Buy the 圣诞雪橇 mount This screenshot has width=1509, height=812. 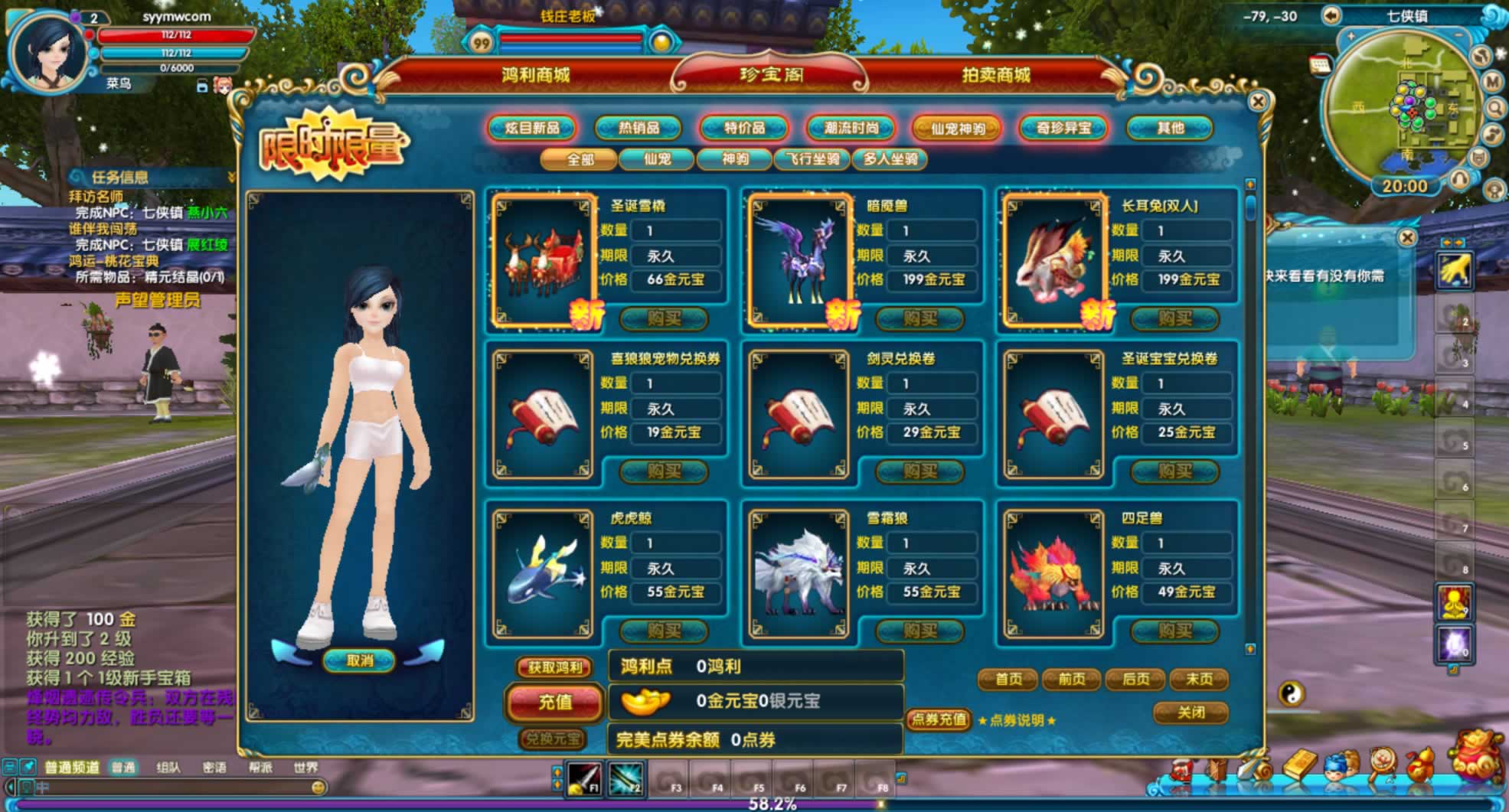tap(663, 318)
